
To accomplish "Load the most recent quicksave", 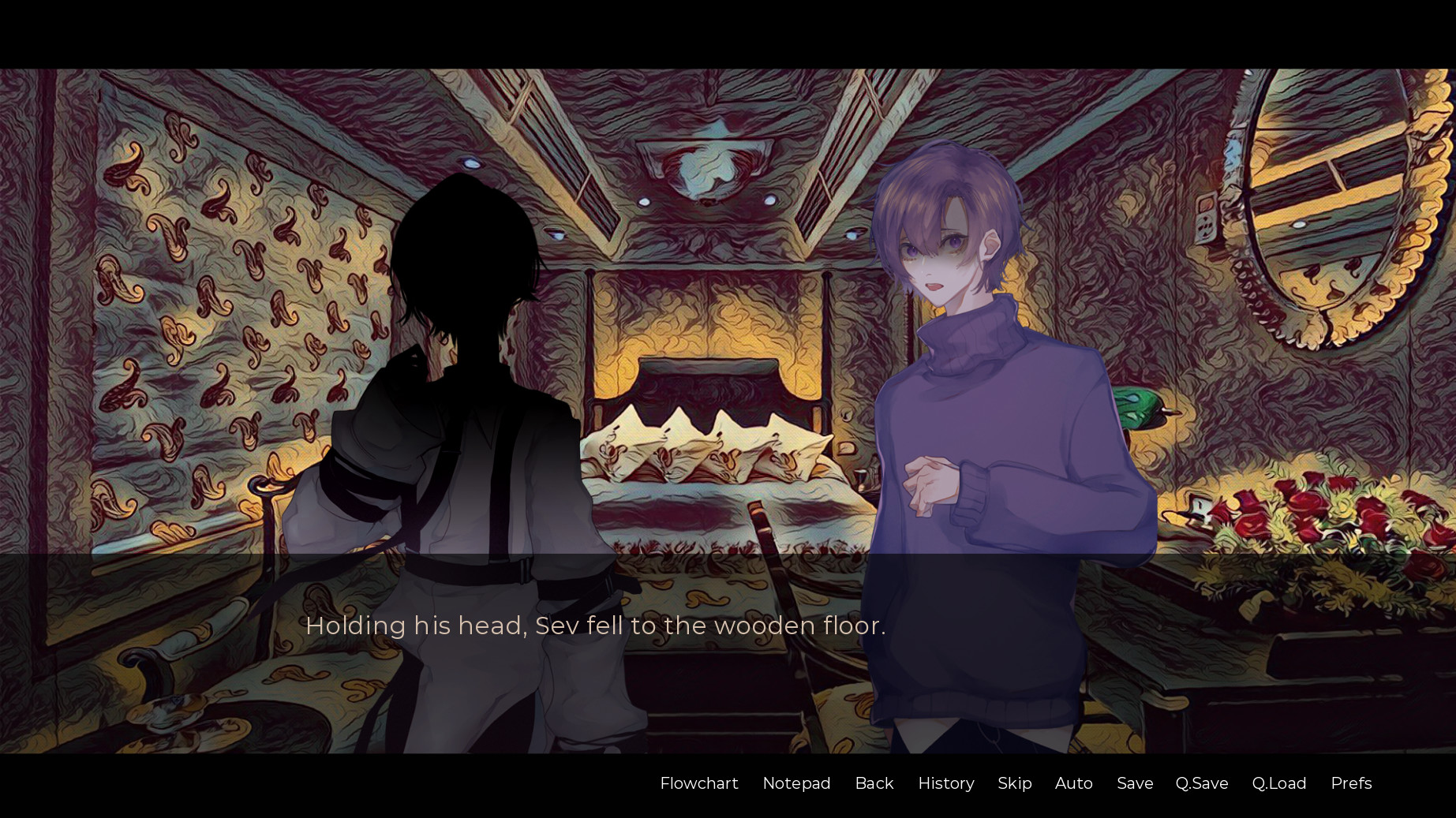I will tap(1278, 783).
